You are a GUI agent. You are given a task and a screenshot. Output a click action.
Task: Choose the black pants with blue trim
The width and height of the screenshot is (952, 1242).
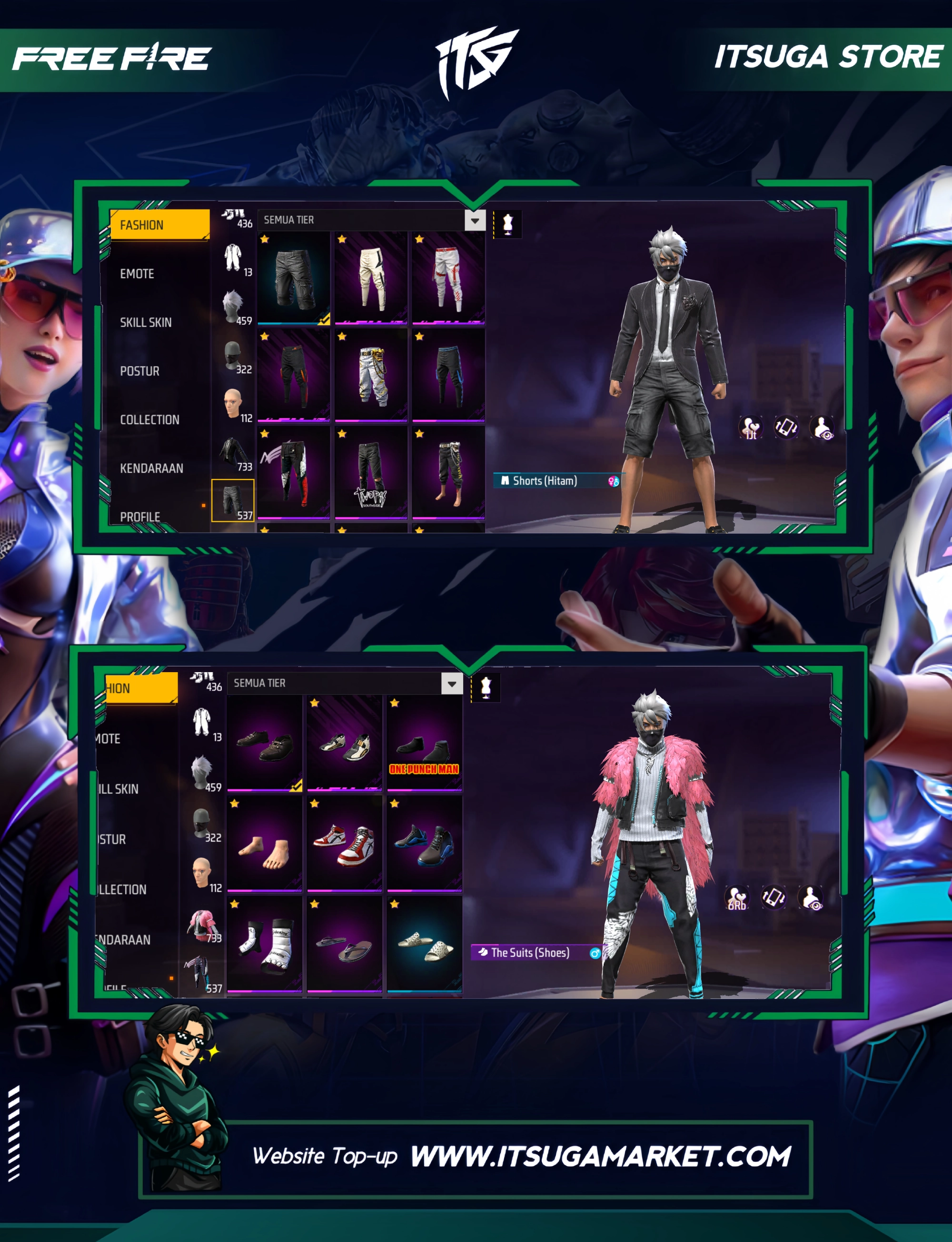(x=447, y=375)
